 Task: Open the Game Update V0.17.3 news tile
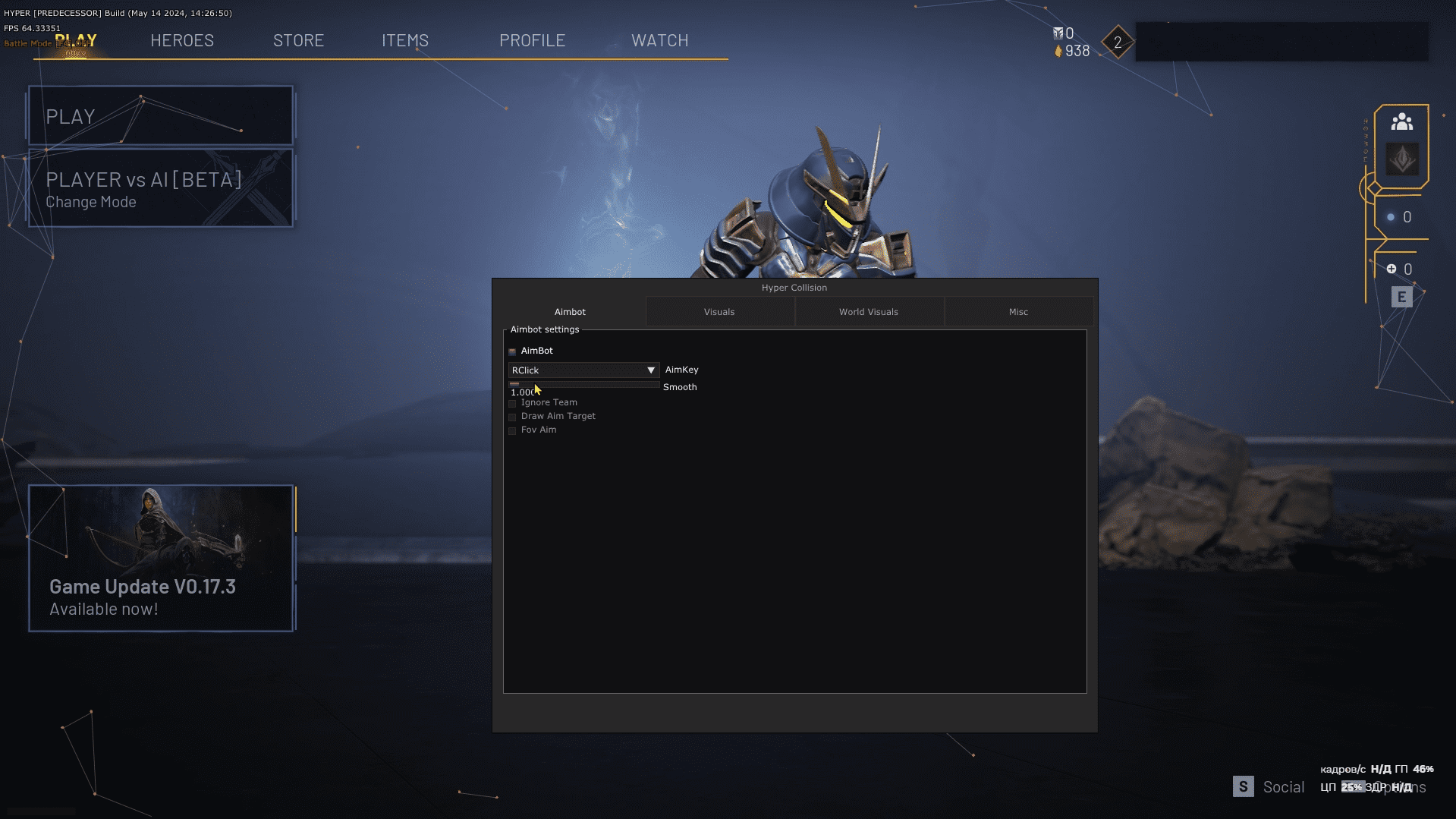point(161,559)
